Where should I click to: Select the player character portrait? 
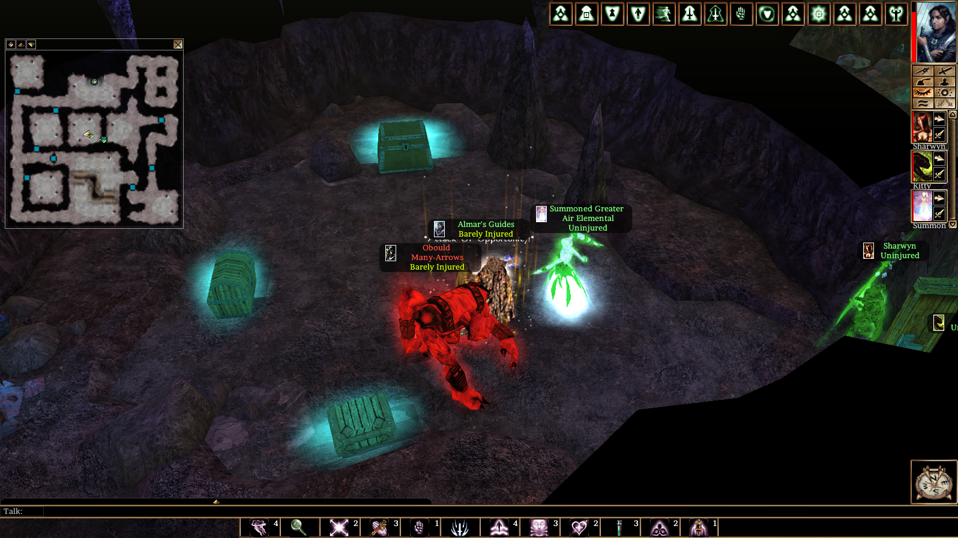click(936, 31)
